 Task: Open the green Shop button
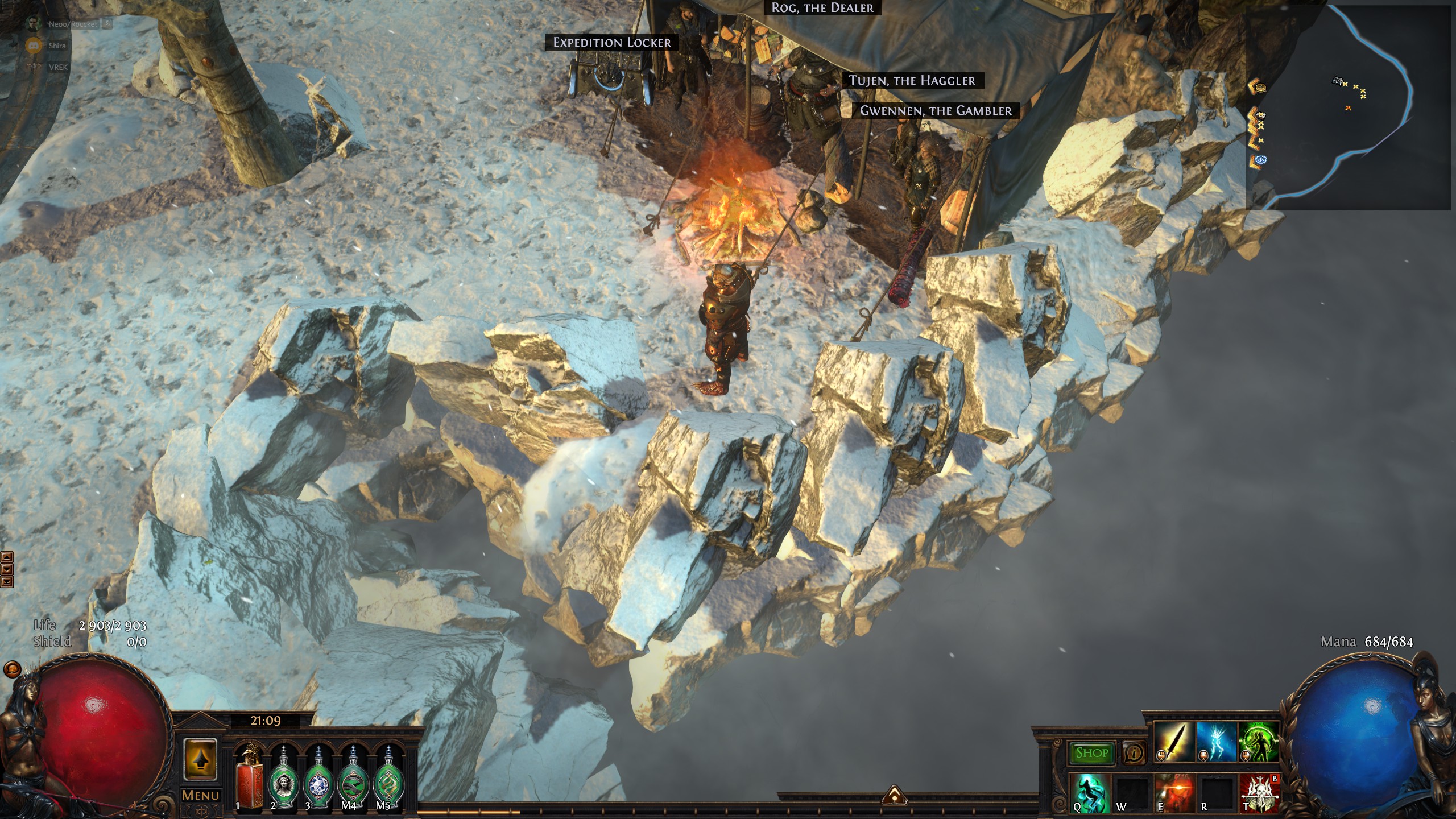(x=1091, y=753)
